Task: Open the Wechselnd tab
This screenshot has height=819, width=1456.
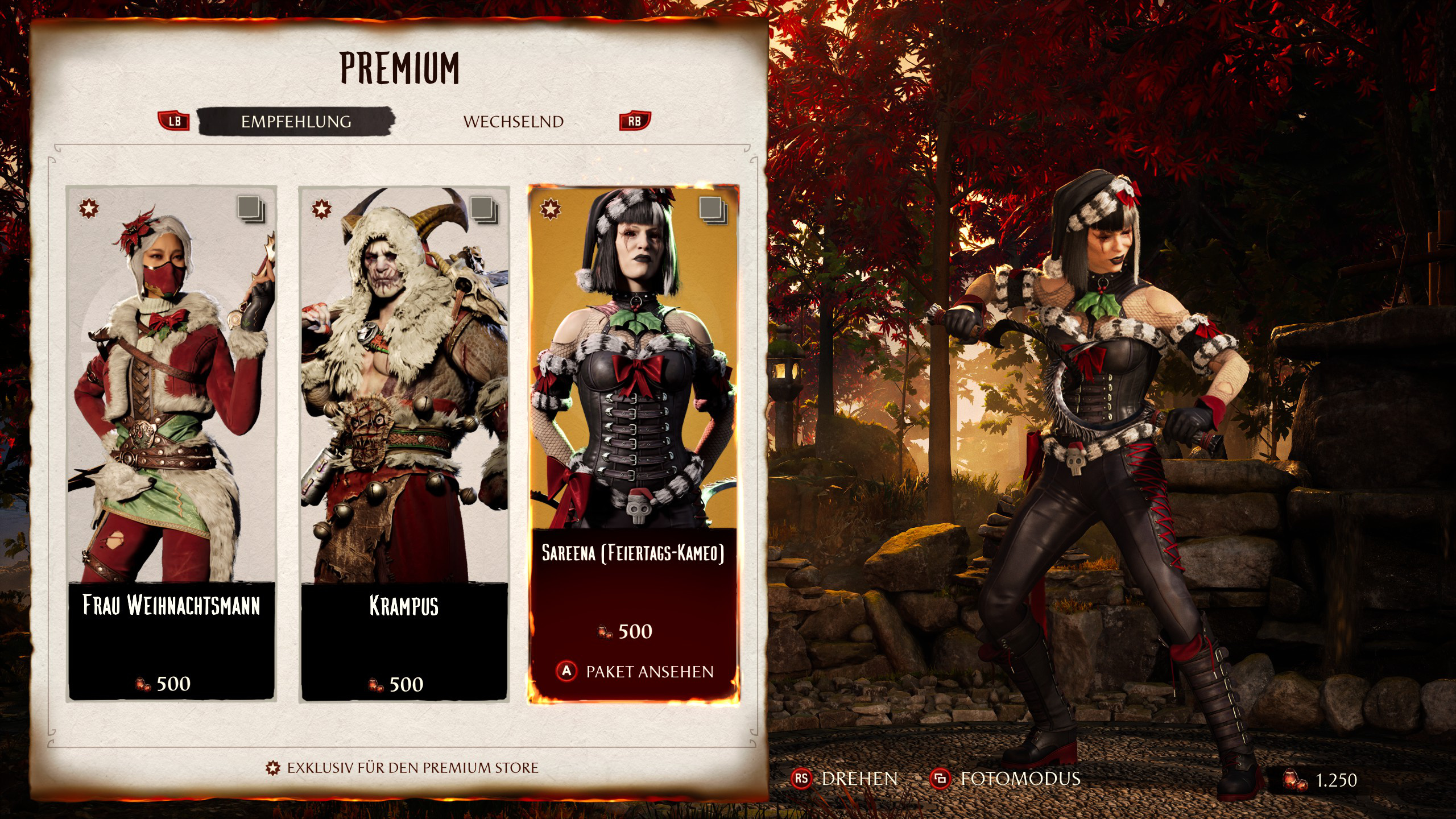Action: [x=513, y=122]
